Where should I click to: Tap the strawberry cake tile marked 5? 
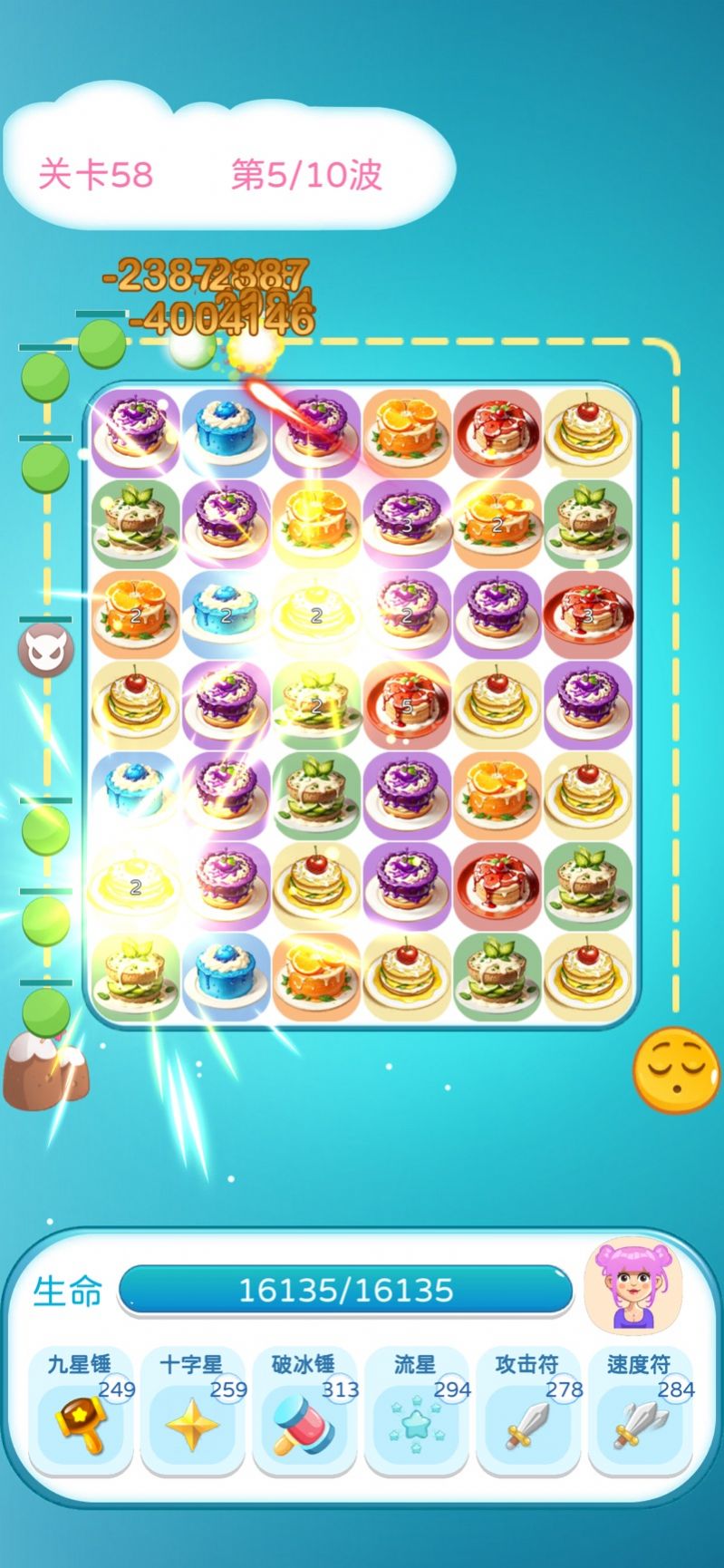[407, 704]
